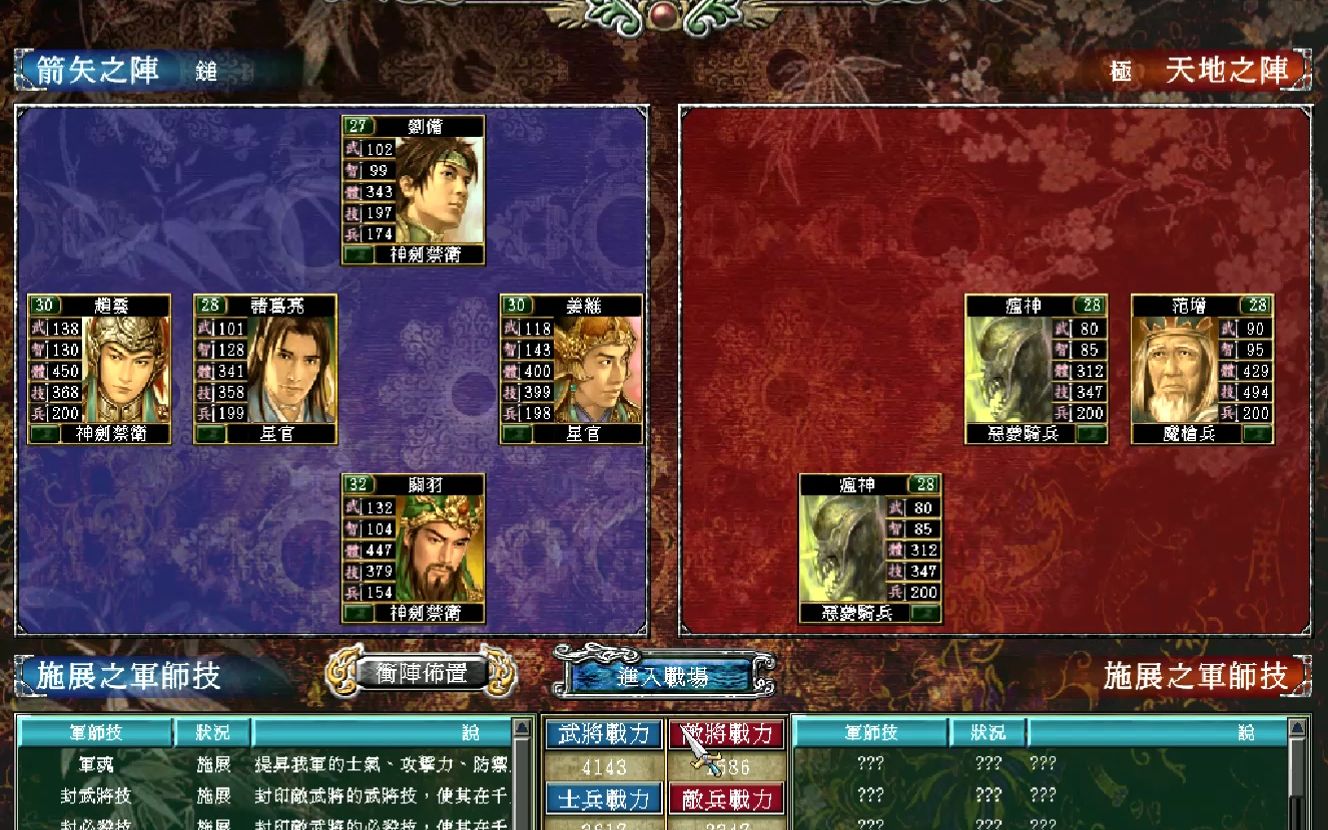This screenshot has width=1328, height=830.
Task: Switch to the 敵將戰力 stat
Action: coord(727,734)
